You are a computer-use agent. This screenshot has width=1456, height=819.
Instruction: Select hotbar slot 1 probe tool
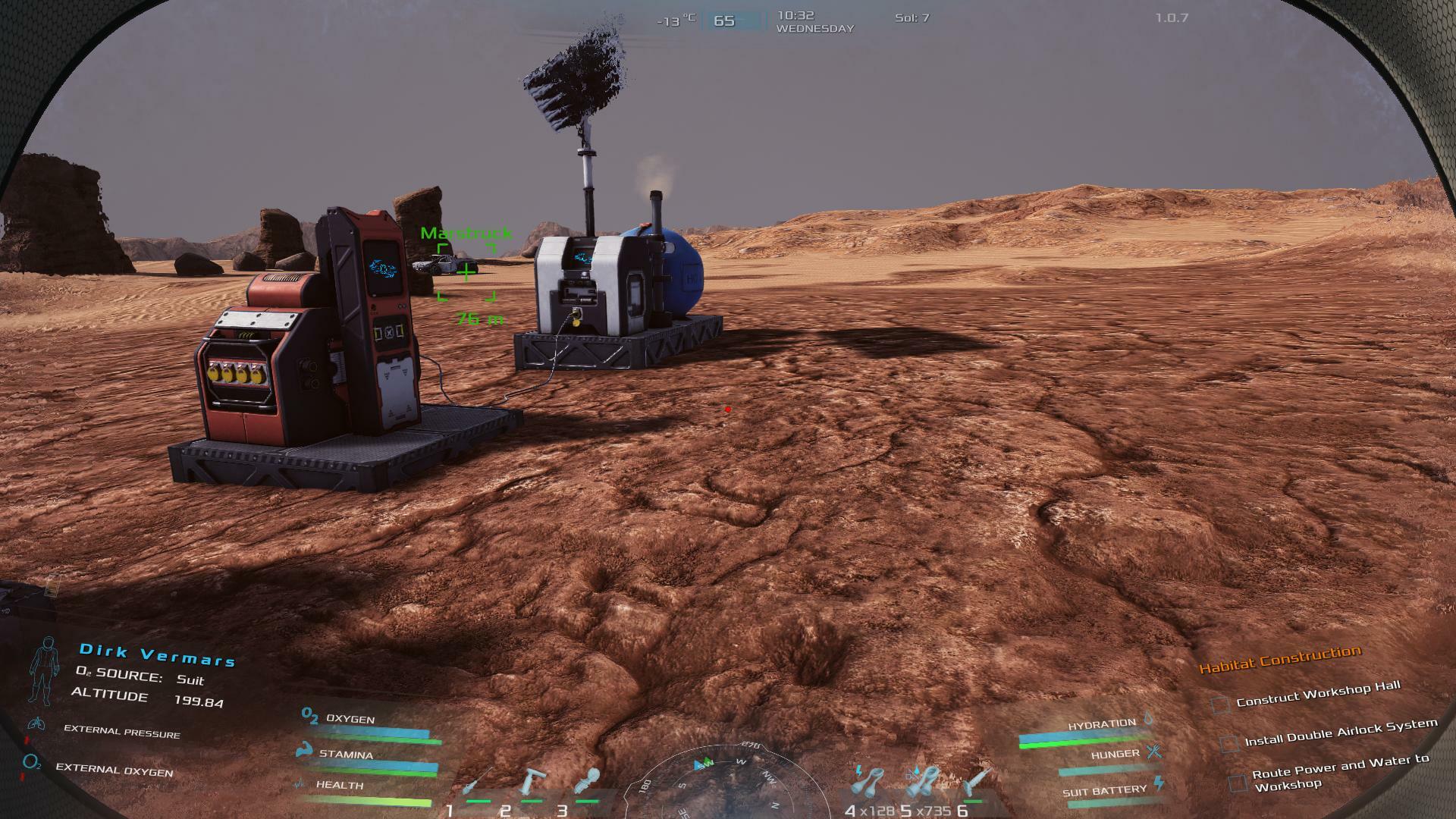click(x=477, y=784)
